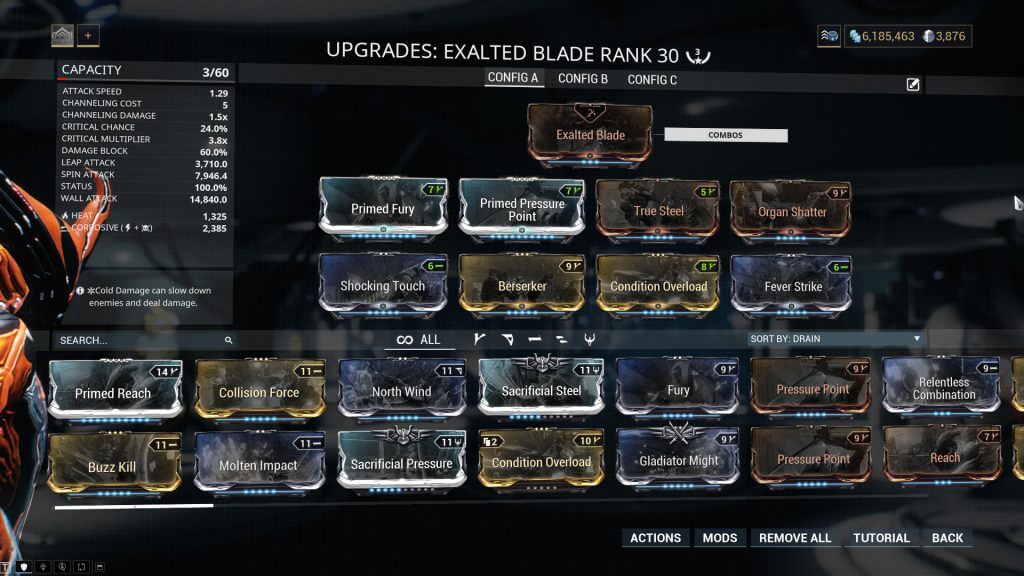Select the Buzz Kill mod card
Screen dimensions: 1024x576
pyautogui.click(x=112, y=466)
